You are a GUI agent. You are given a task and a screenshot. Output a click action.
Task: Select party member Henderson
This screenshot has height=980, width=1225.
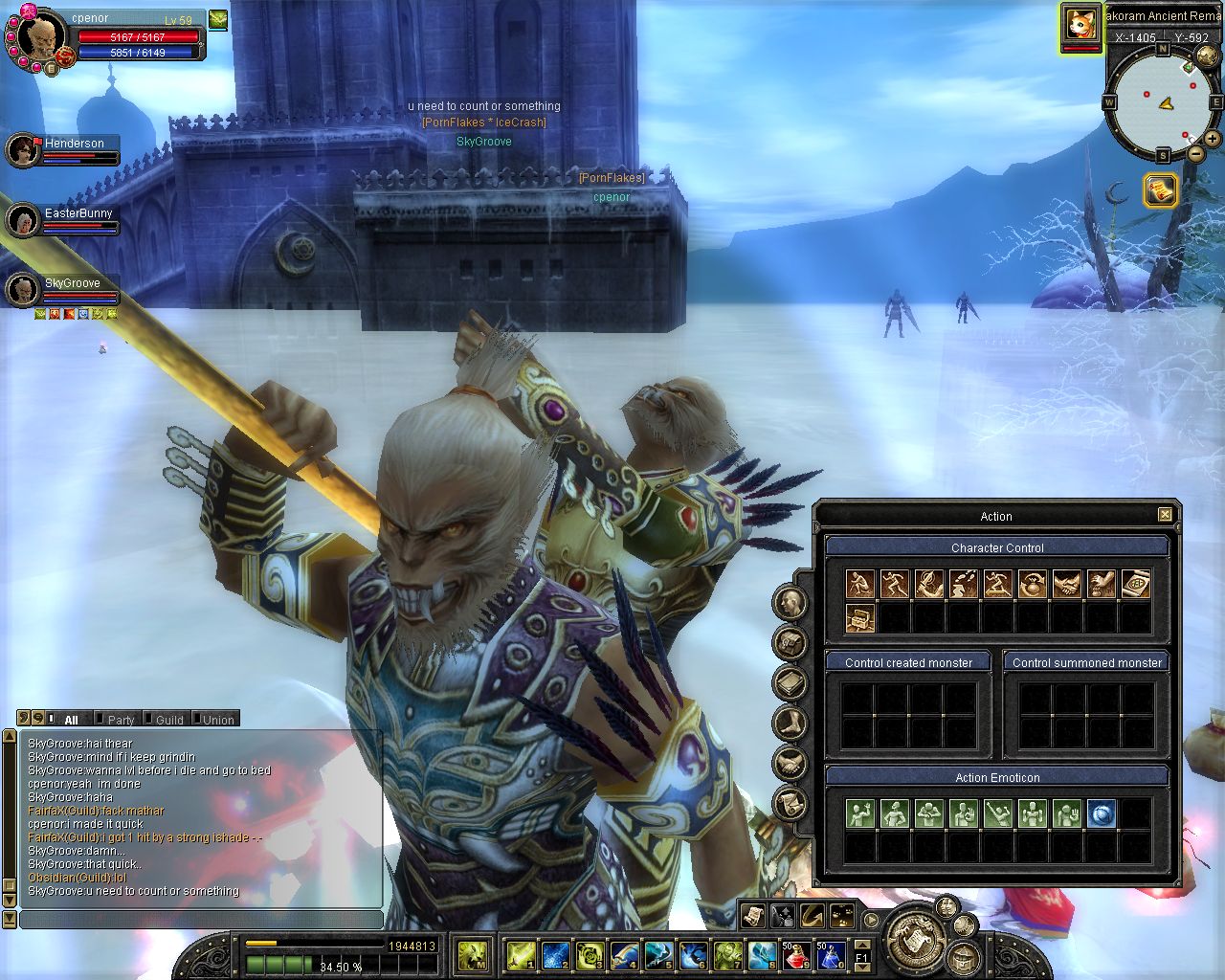(74, 144)
